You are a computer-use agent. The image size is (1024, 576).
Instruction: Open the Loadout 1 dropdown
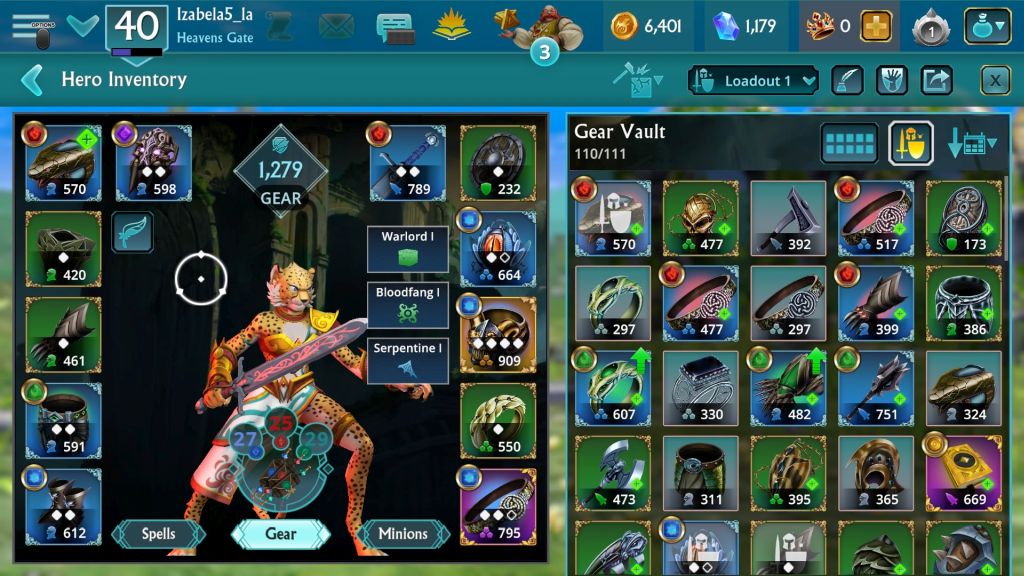click(x=754, y=80)
